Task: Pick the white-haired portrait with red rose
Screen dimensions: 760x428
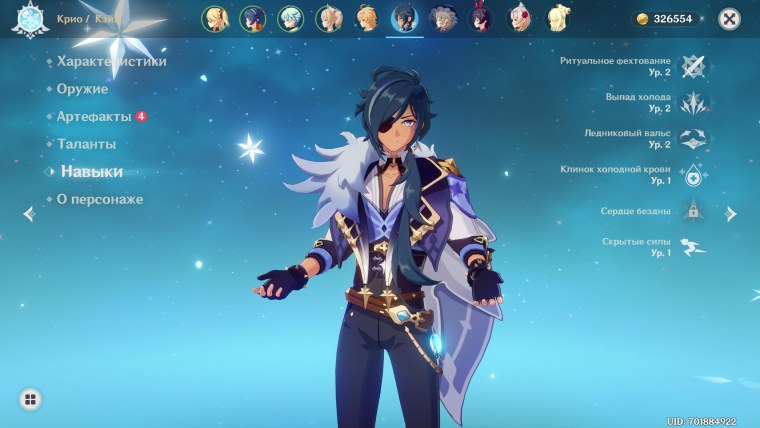Action: tap(519, 18)
